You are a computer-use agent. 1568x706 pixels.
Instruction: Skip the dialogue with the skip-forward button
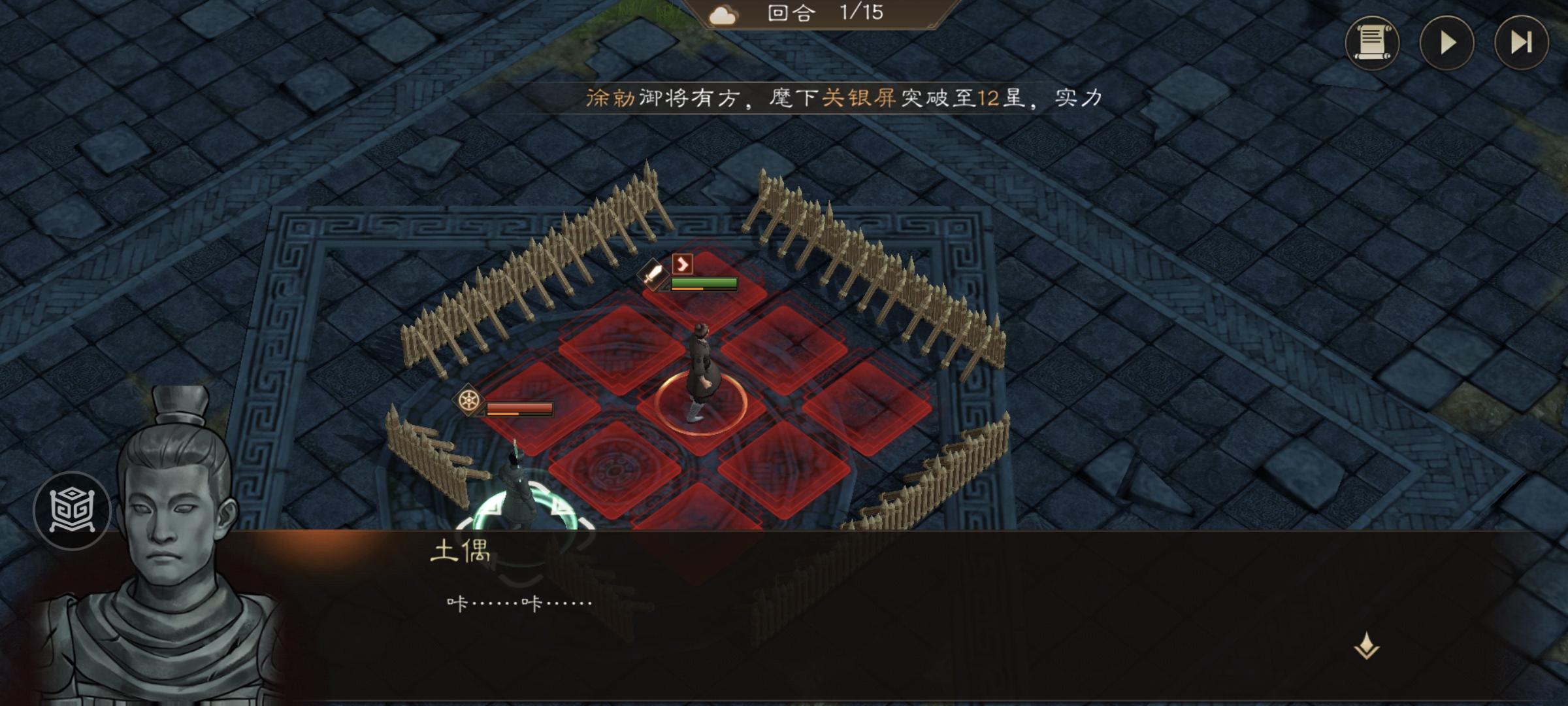1521,43
